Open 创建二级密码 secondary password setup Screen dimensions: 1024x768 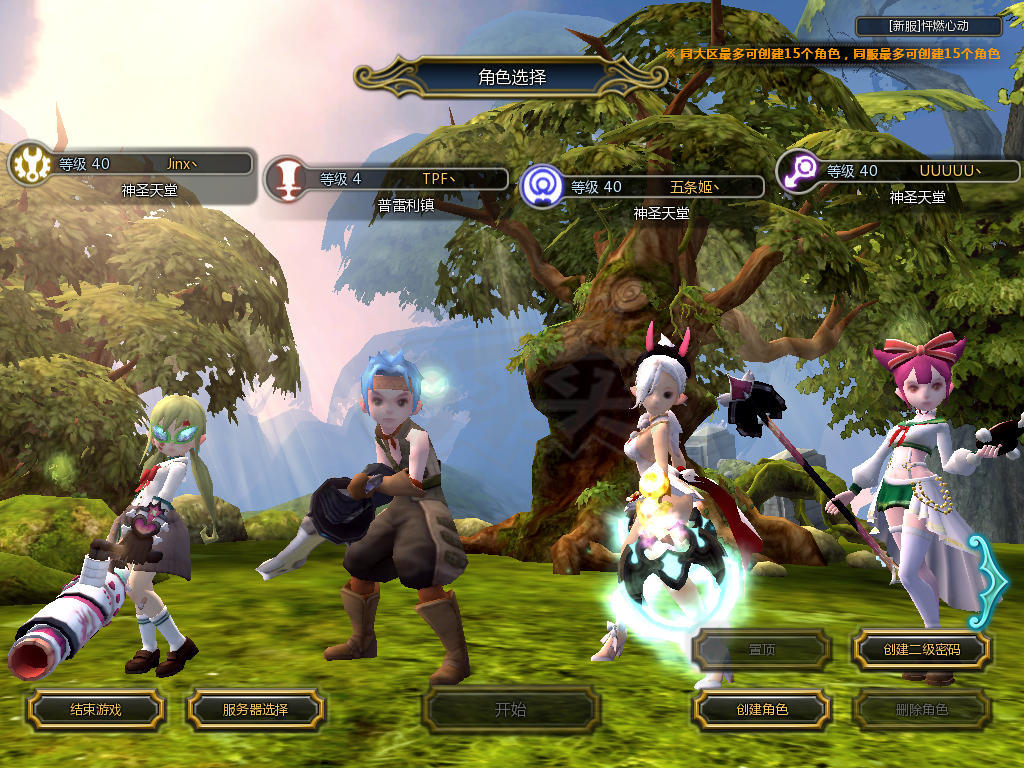[x=921, y=650]
